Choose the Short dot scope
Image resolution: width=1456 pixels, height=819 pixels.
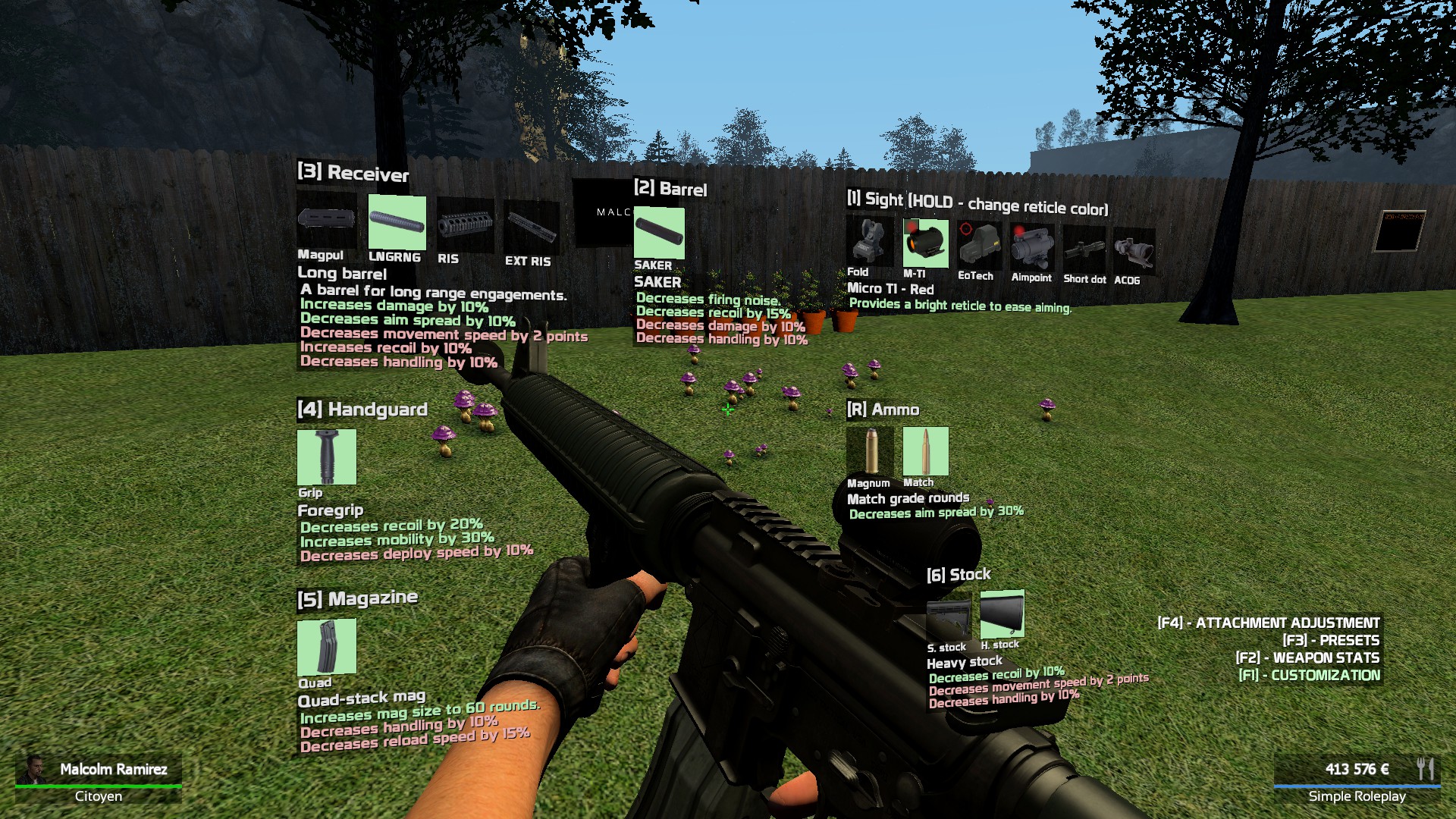(x=1084, y=249)
